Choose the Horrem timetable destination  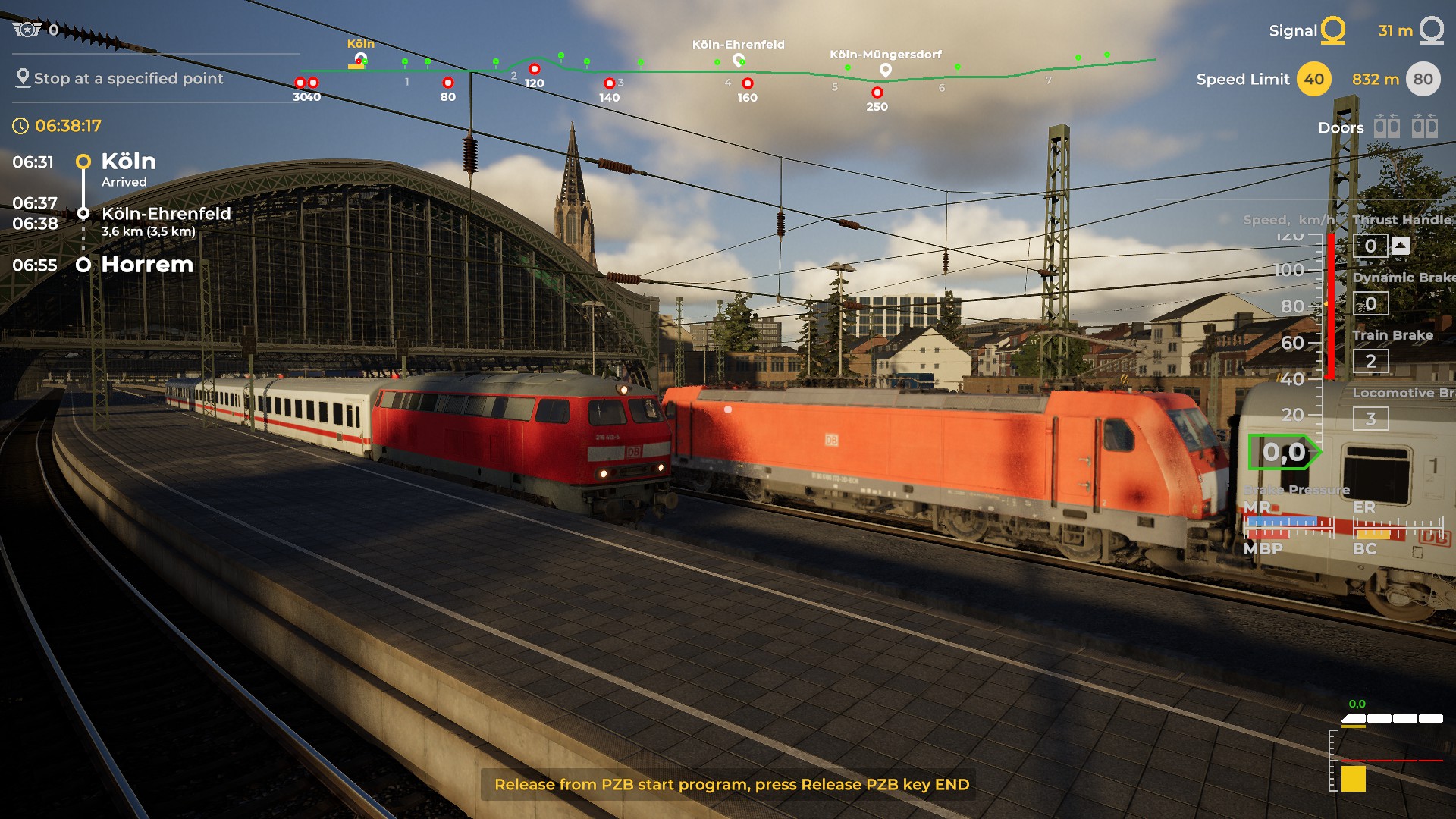pyautogui.click(x=147, y=265)
